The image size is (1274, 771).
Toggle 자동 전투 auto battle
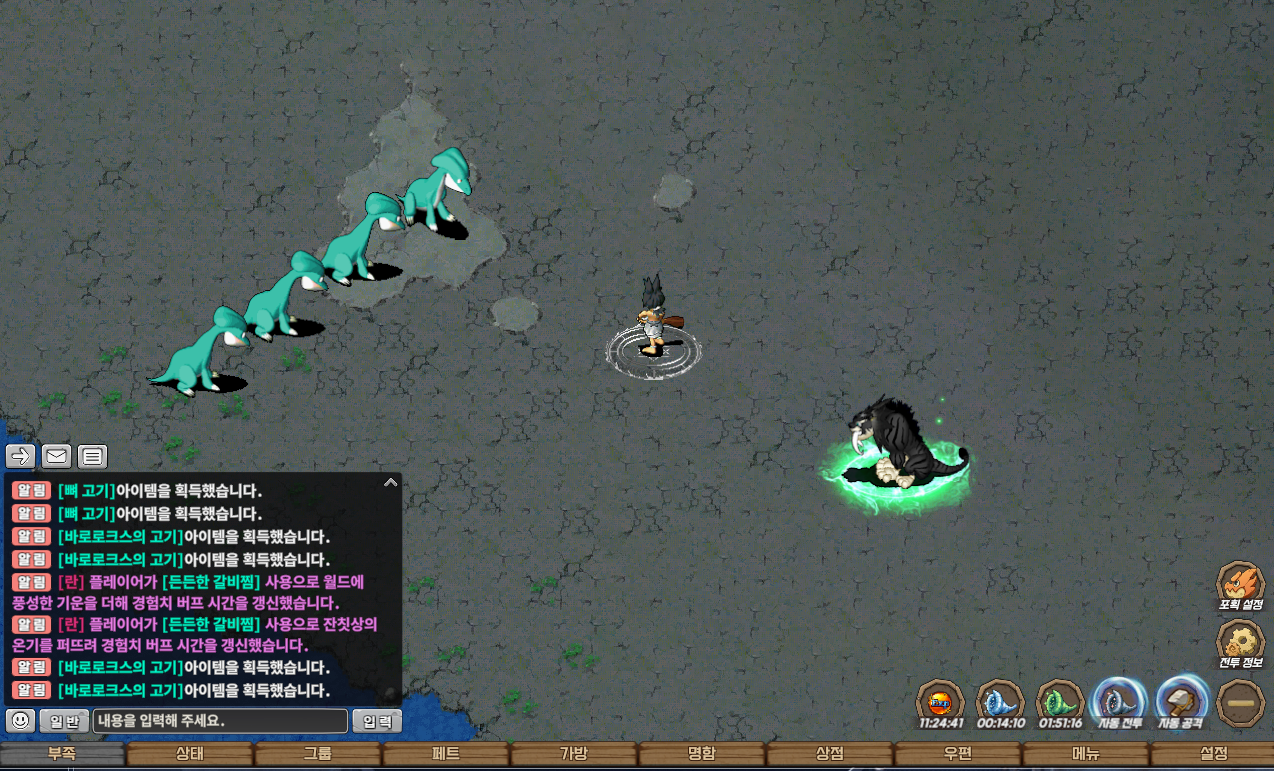(x=1119, y=702)
